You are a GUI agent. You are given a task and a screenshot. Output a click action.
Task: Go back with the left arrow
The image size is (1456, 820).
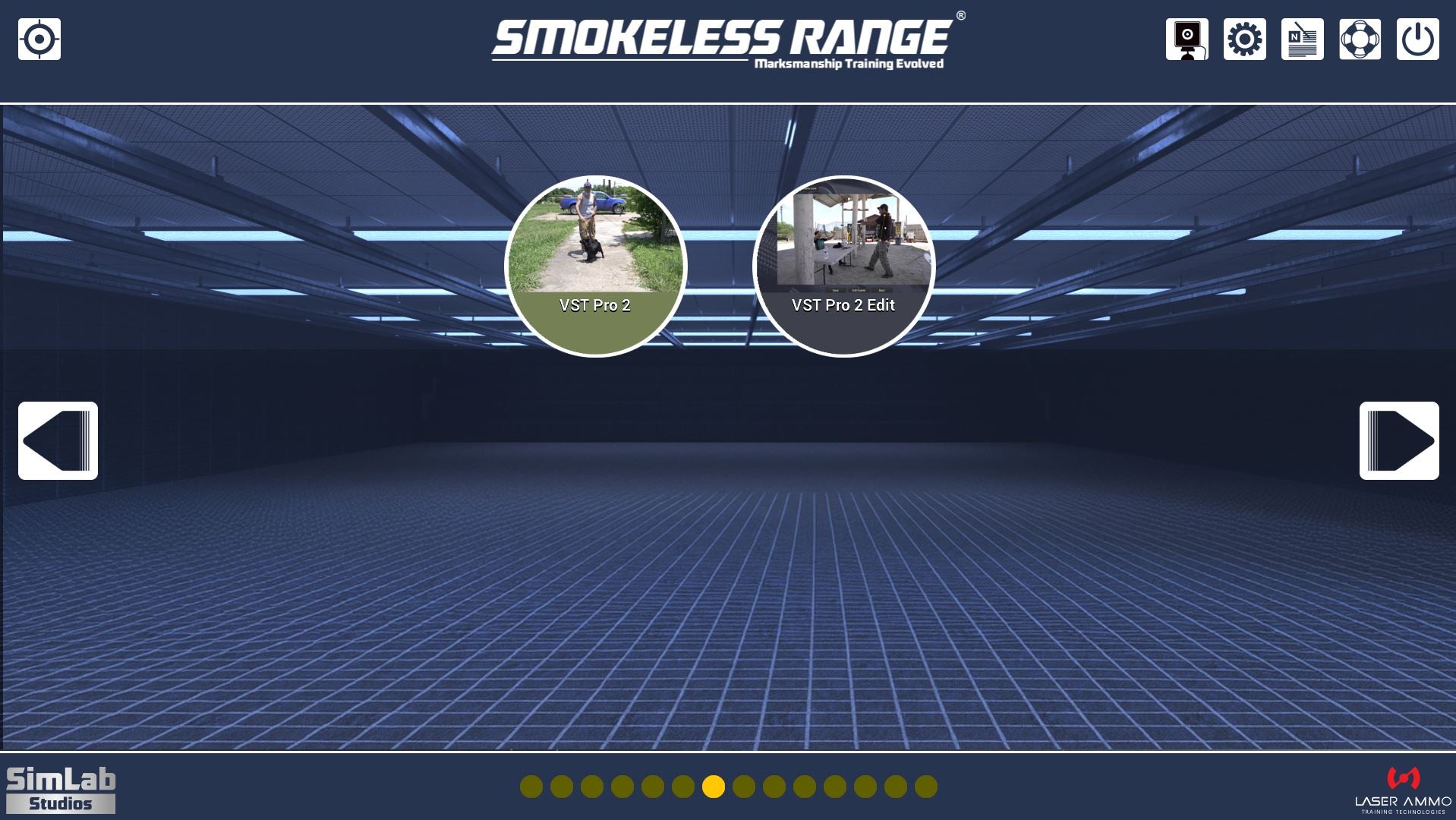pyautogui.click(x=58, y=440)
